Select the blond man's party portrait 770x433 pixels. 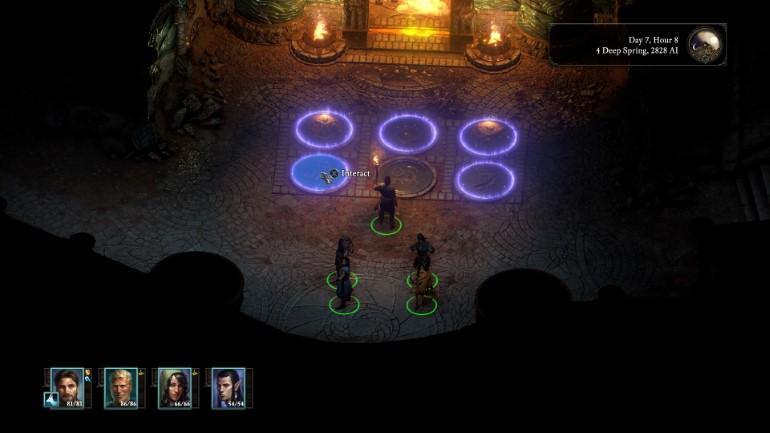[121, 386]
